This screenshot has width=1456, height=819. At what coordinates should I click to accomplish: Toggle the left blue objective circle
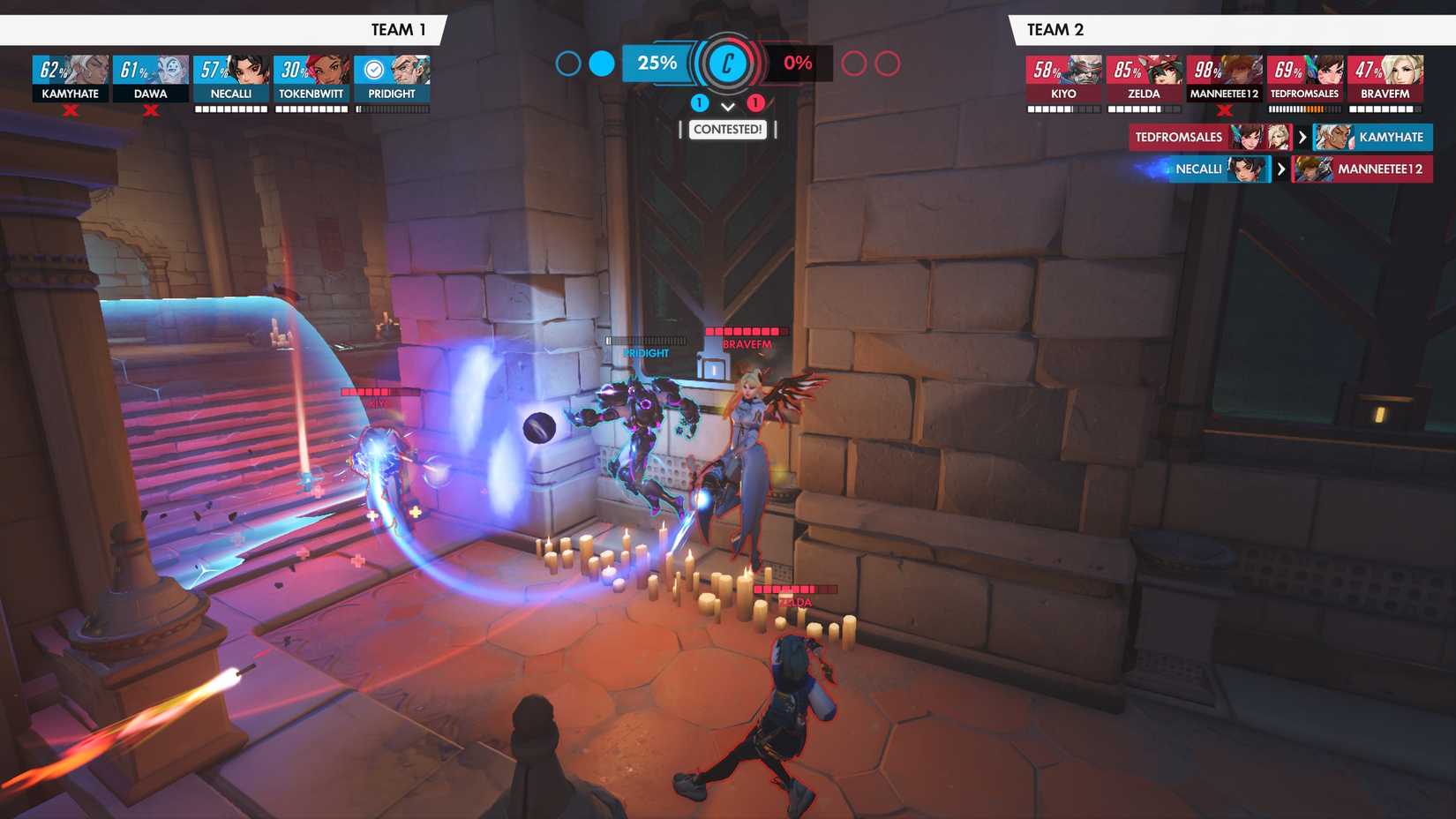pyautogui.click(x=567, y=64)
